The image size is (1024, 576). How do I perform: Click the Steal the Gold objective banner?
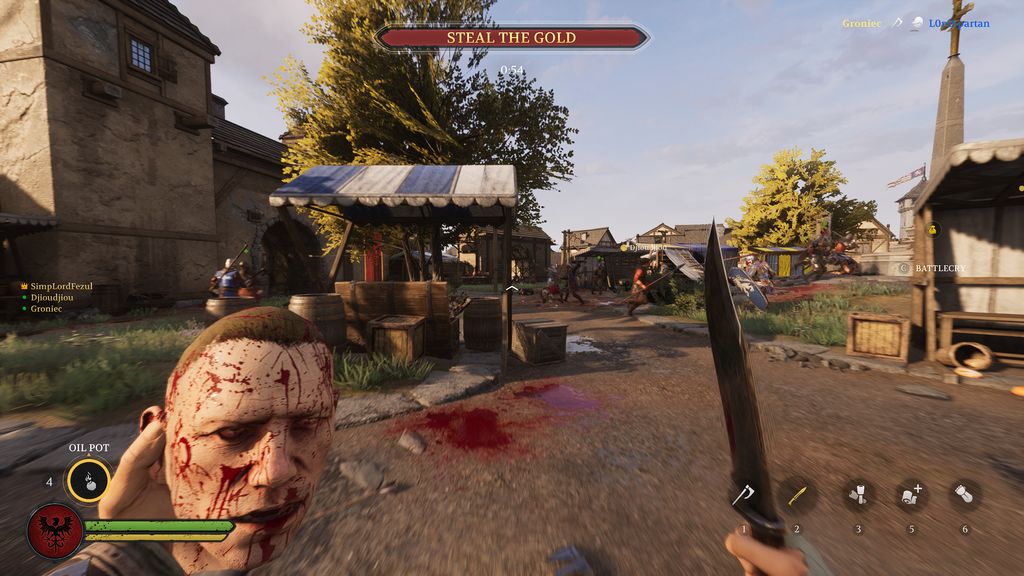point(512,38)
